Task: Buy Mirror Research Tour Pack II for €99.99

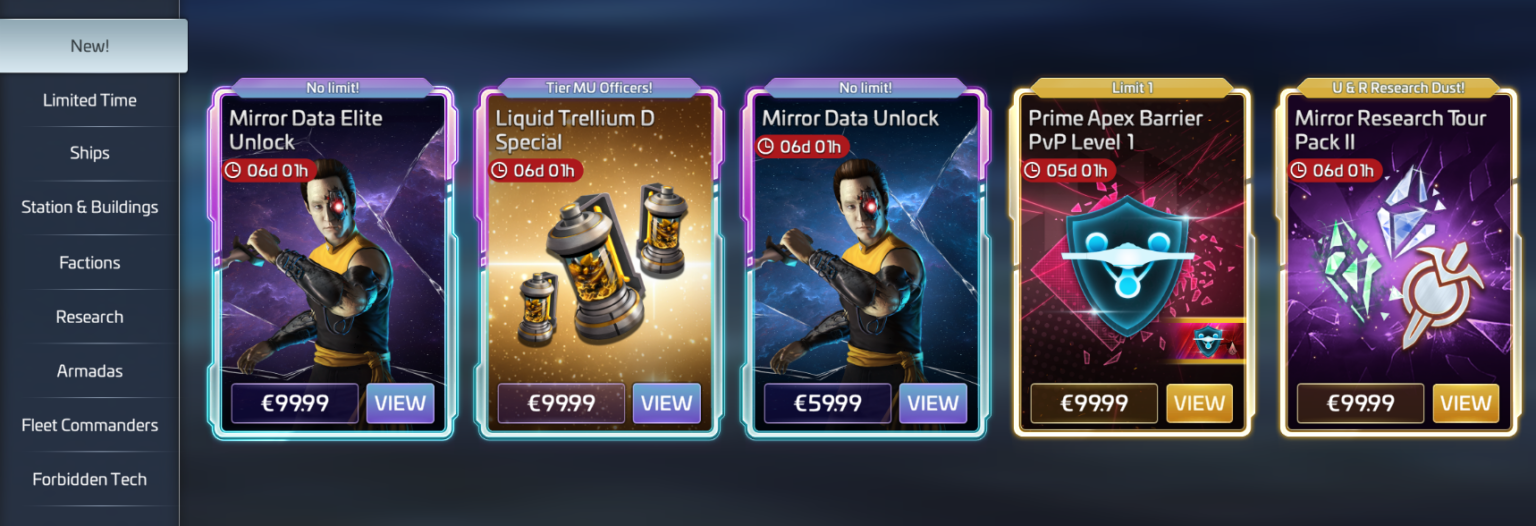Action: (x=1360, y=403)
